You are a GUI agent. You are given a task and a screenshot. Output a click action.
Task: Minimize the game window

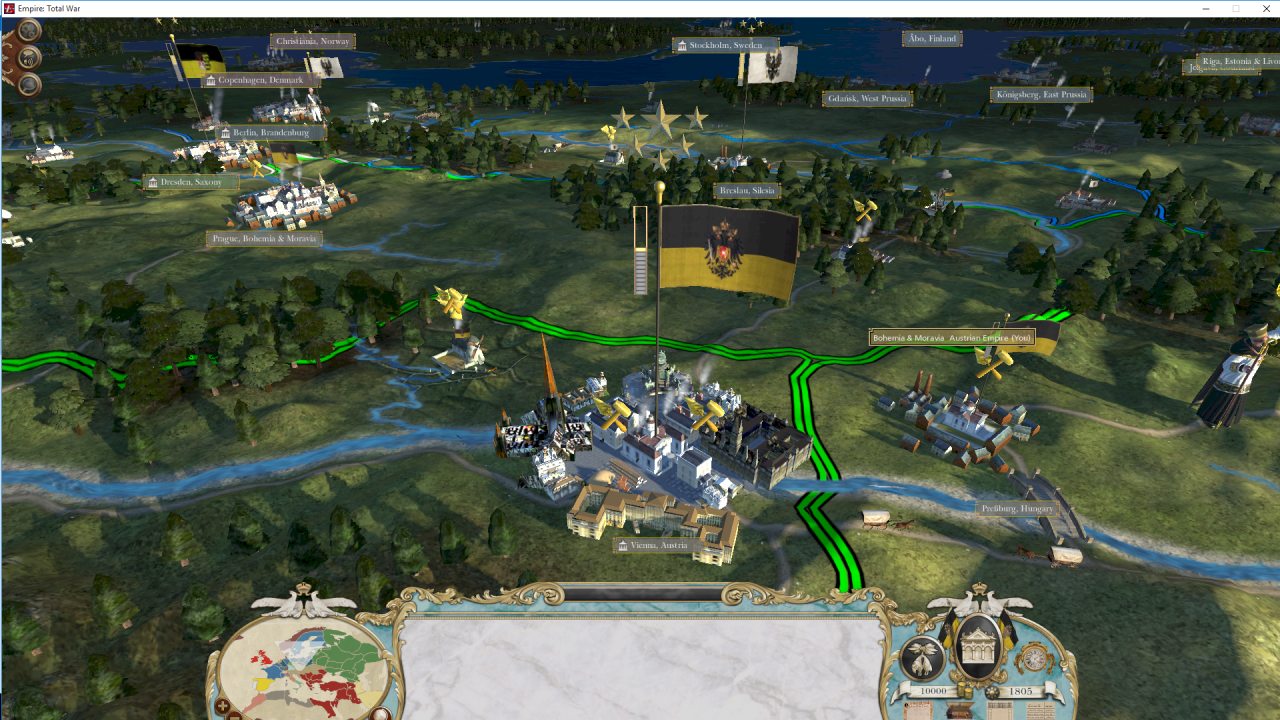coord(1205,9)
